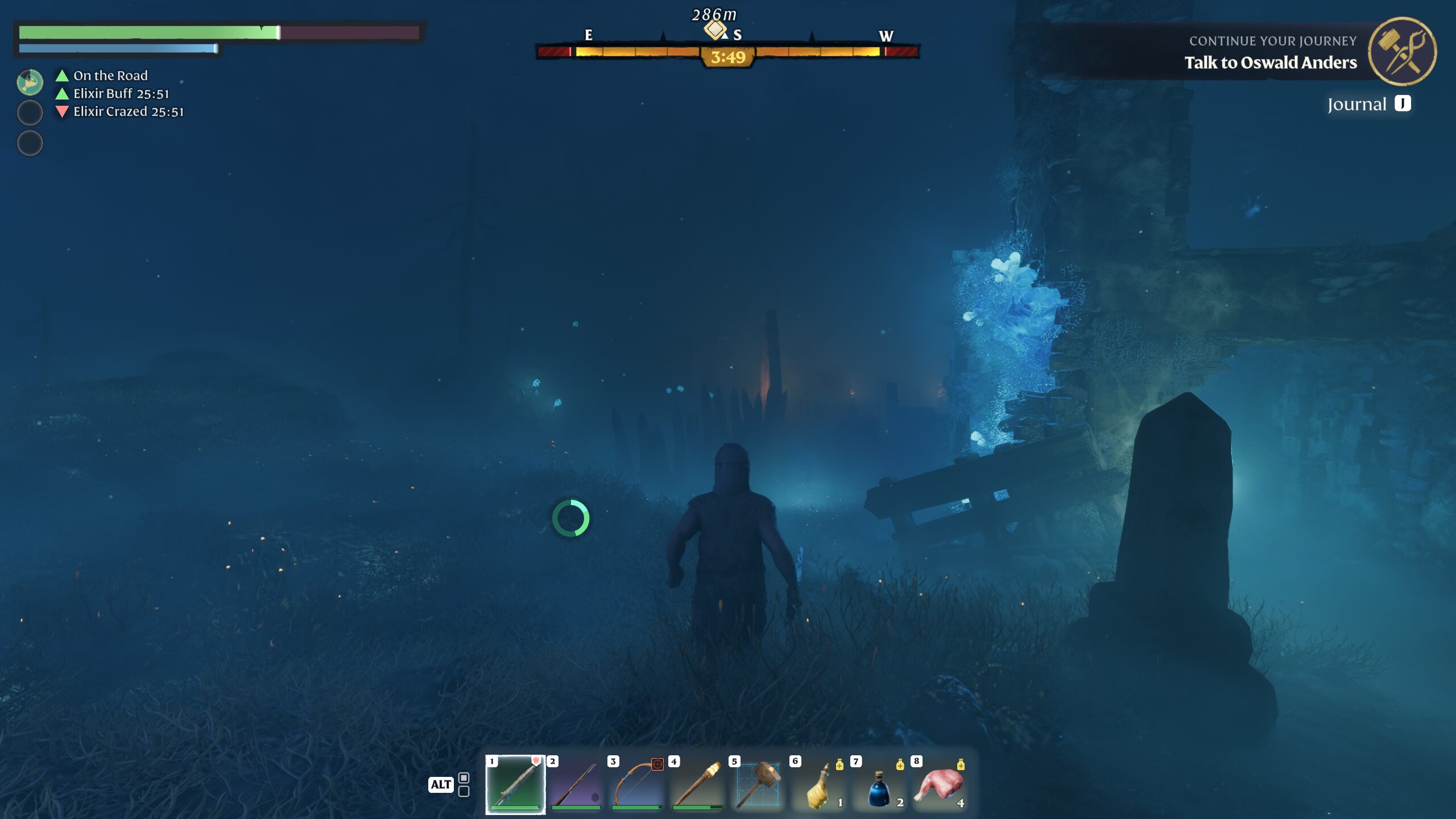Screen dimensions: 1456x819
Task: Use the yellow elixir flask
Action: pyautogui.click(x=819, y=784)
